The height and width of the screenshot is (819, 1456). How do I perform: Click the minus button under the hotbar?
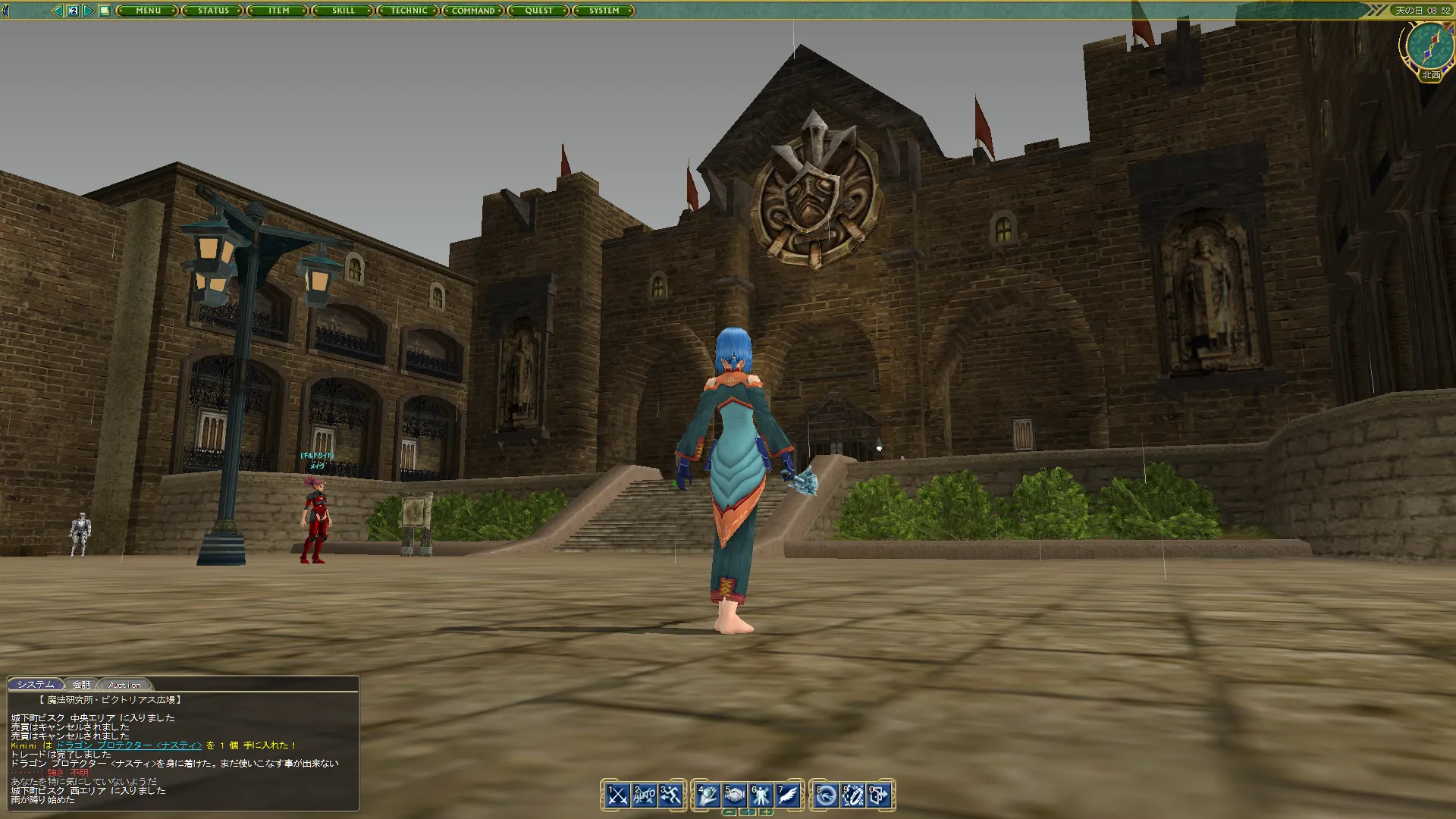coord(729,812)
